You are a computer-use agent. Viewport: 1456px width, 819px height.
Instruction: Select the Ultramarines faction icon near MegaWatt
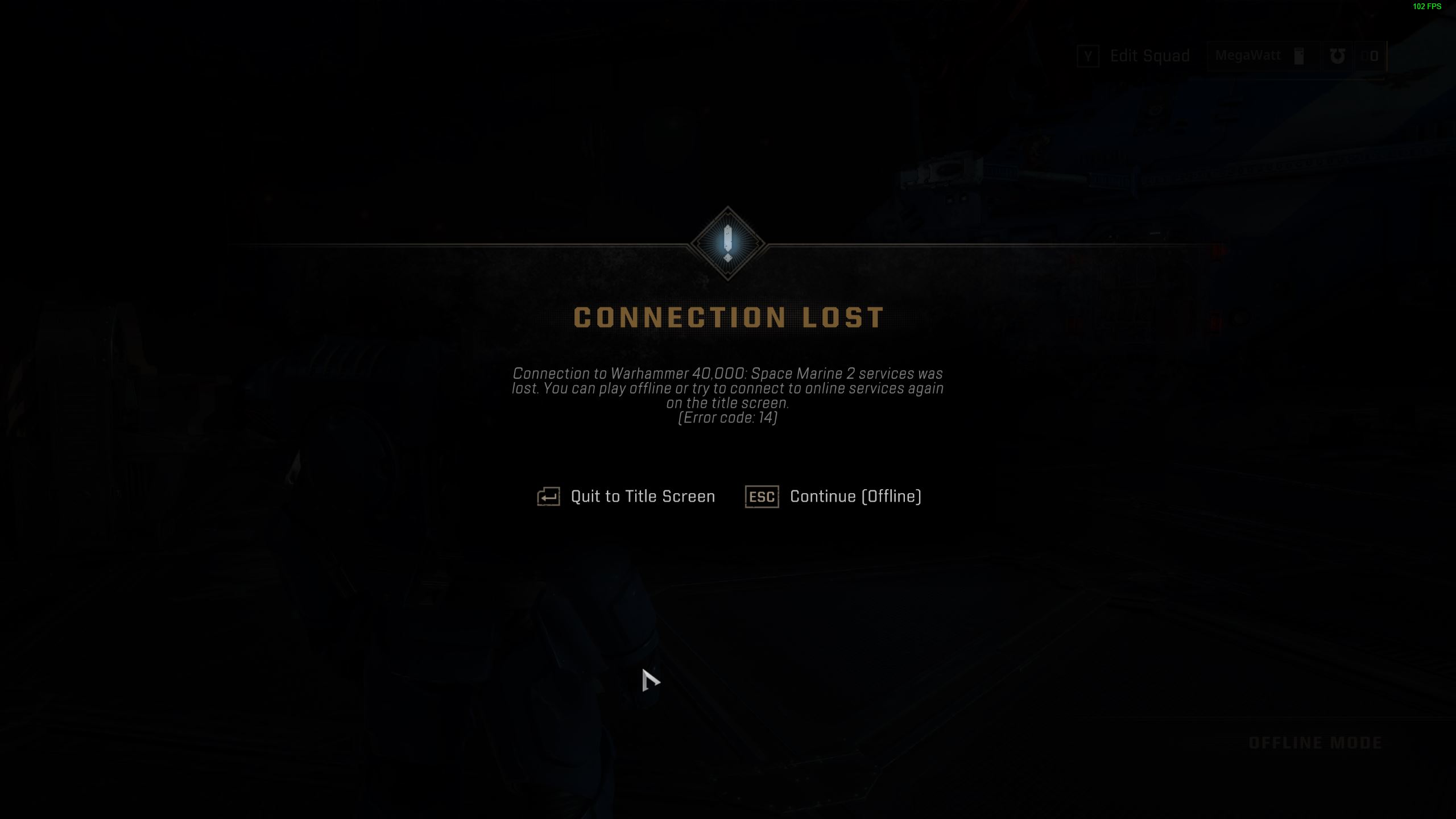(1338, 55)
